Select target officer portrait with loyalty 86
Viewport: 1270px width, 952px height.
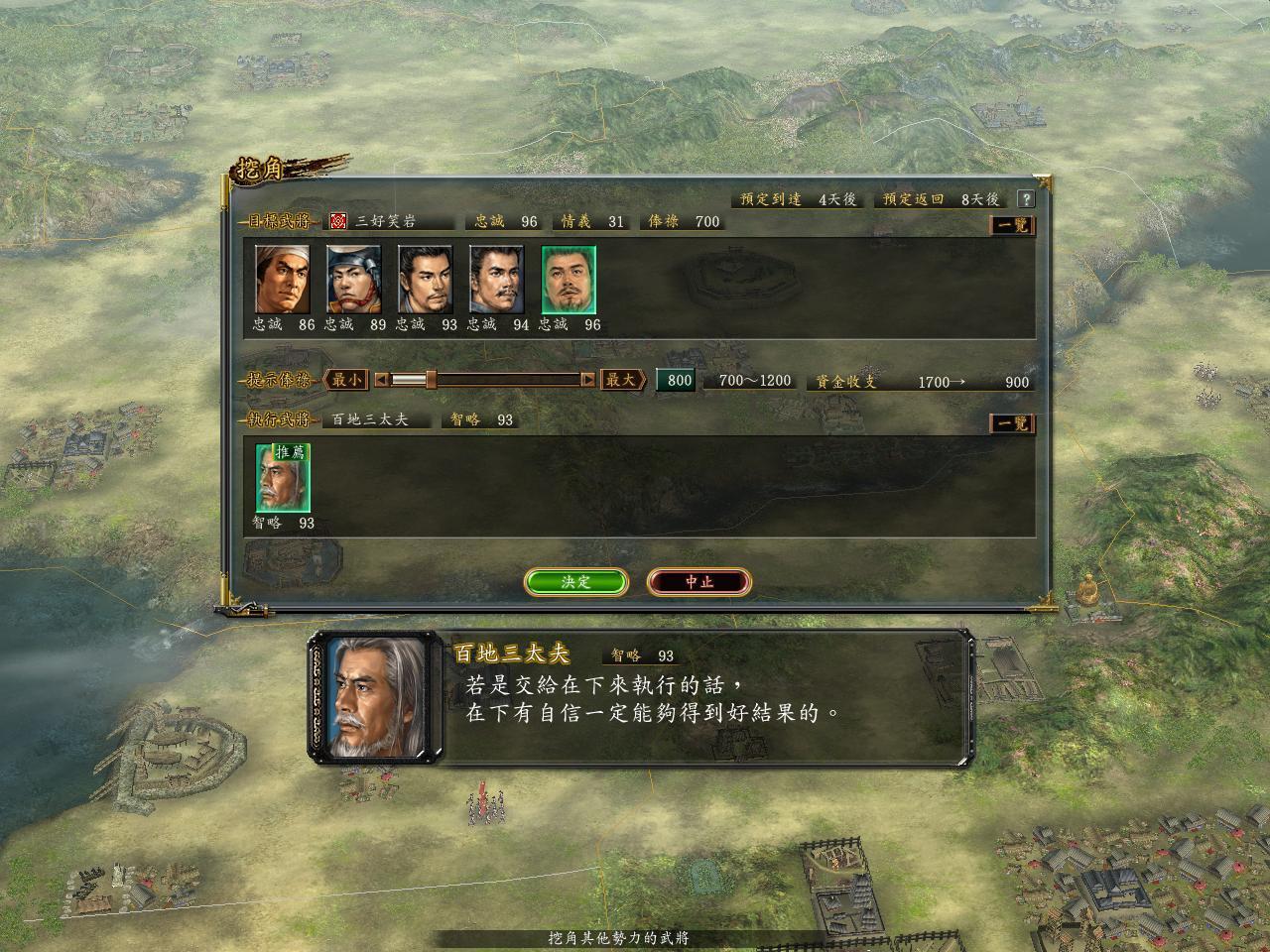point(283,280)
